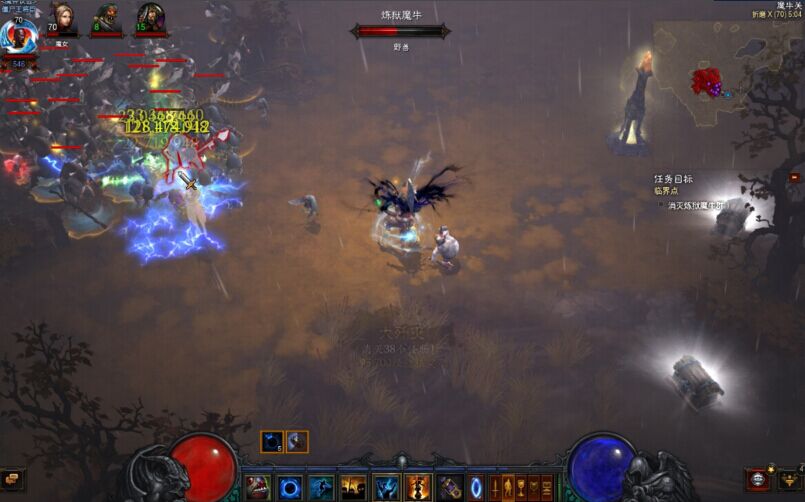Viewport: 805px width, 502px height.
Task: Activate the first skill slot on the action bar
Action: pyautogui.click(x=258, y=487)
